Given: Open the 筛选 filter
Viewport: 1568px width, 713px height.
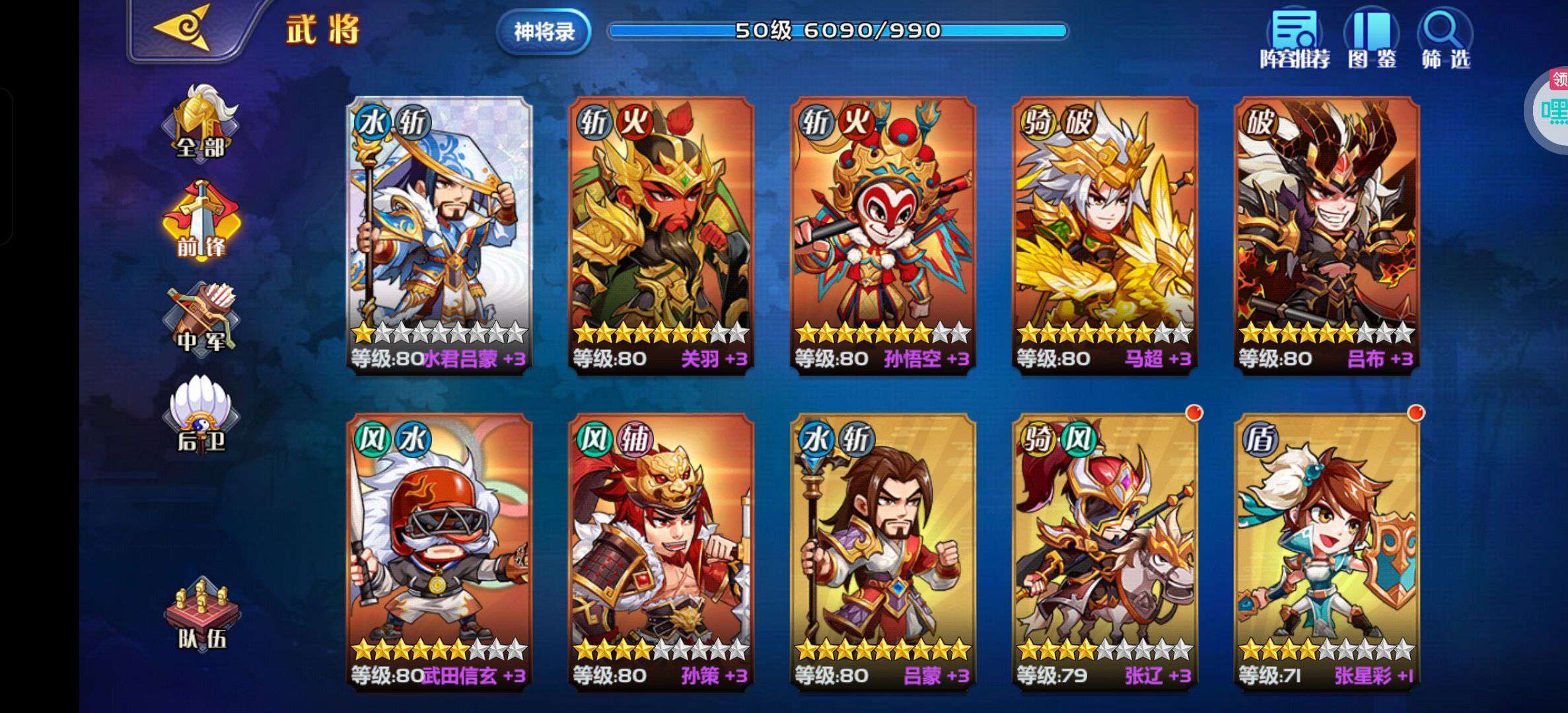Looking at the screenshot, I should coord(1445,40).
